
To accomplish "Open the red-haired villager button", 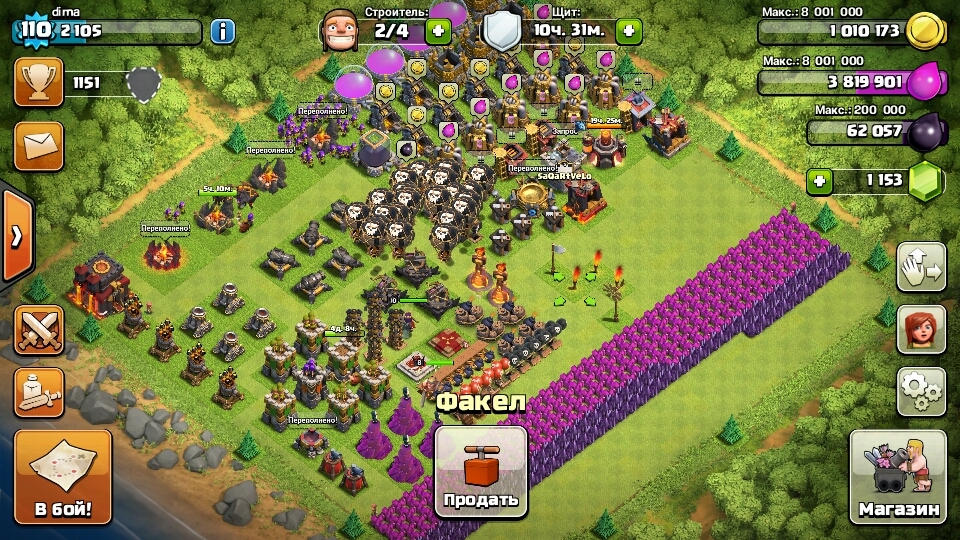I will pos(921,329).
